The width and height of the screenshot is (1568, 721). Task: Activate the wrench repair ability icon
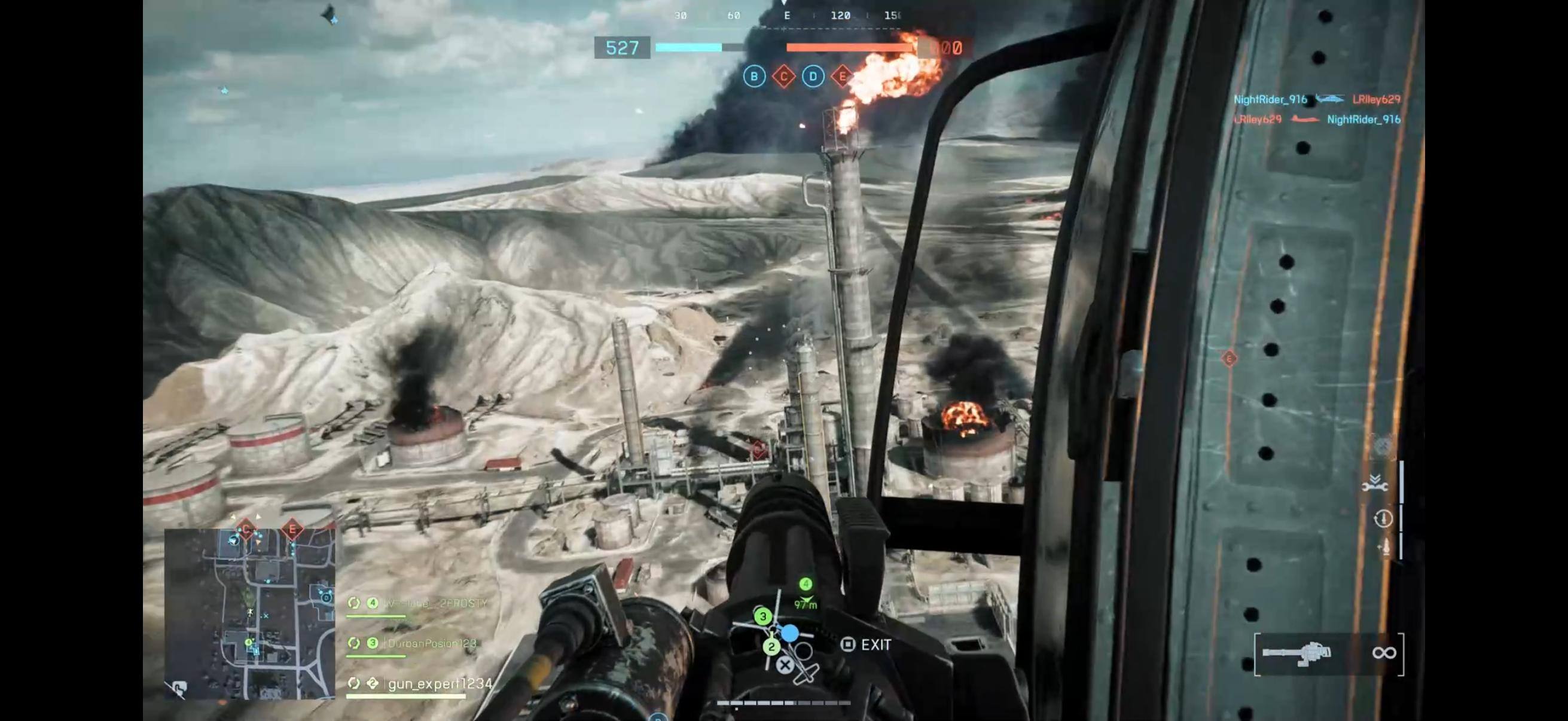[x=1374, y=484]
